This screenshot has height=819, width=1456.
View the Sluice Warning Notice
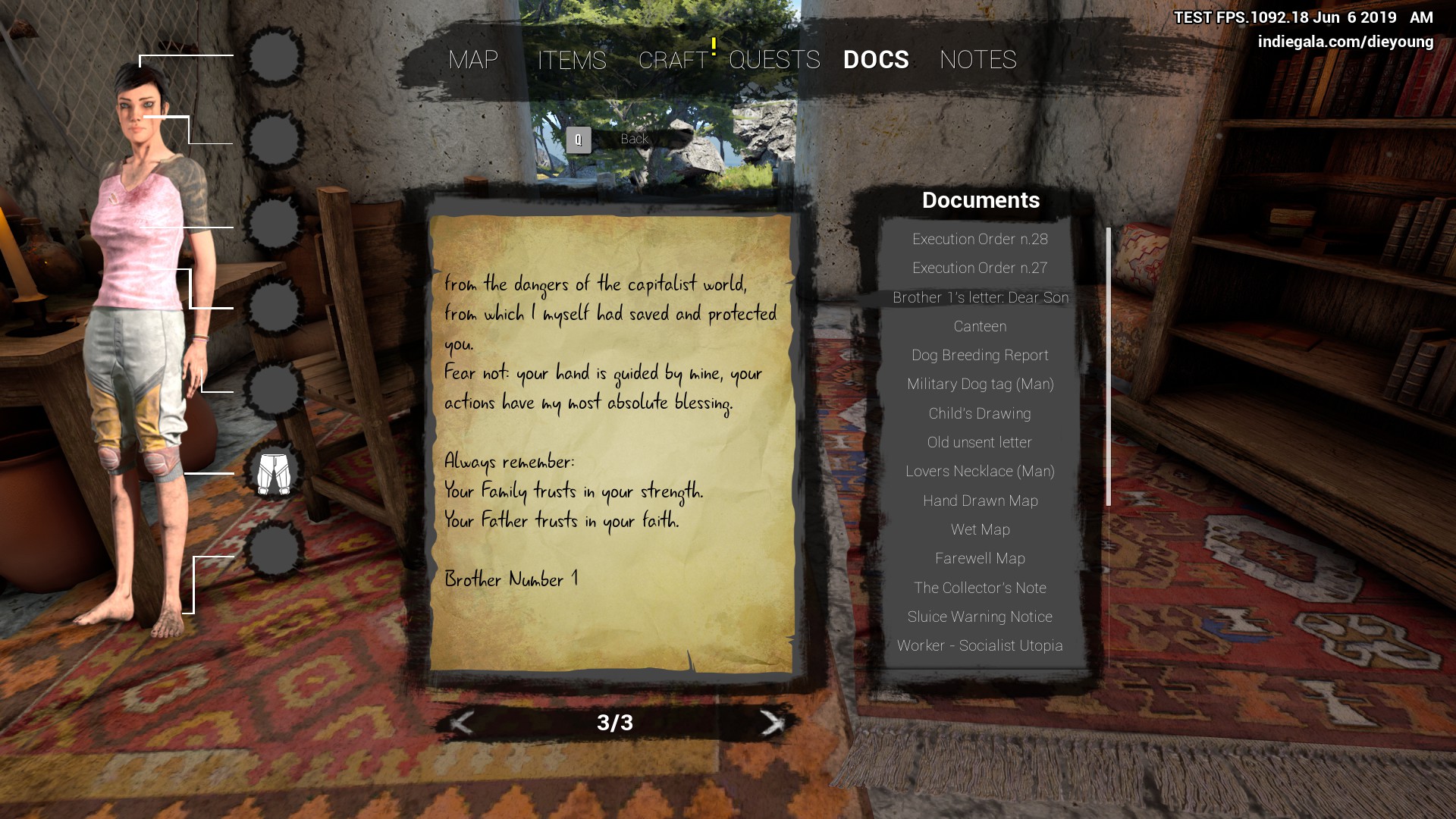(x=980, y=617)
